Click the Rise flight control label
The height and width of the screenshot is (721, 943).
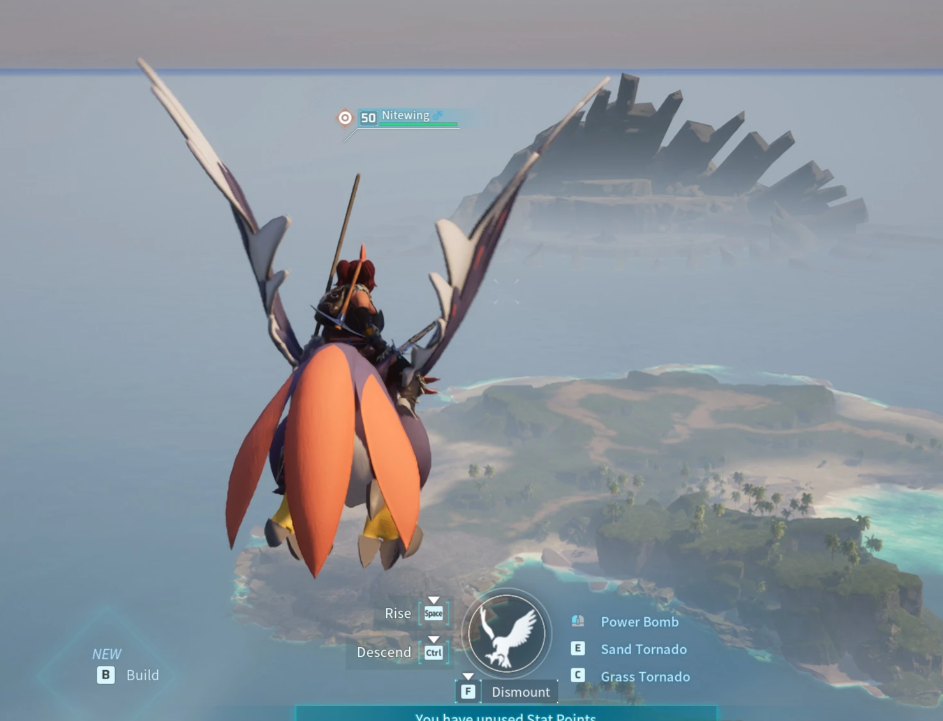point(398,613)
